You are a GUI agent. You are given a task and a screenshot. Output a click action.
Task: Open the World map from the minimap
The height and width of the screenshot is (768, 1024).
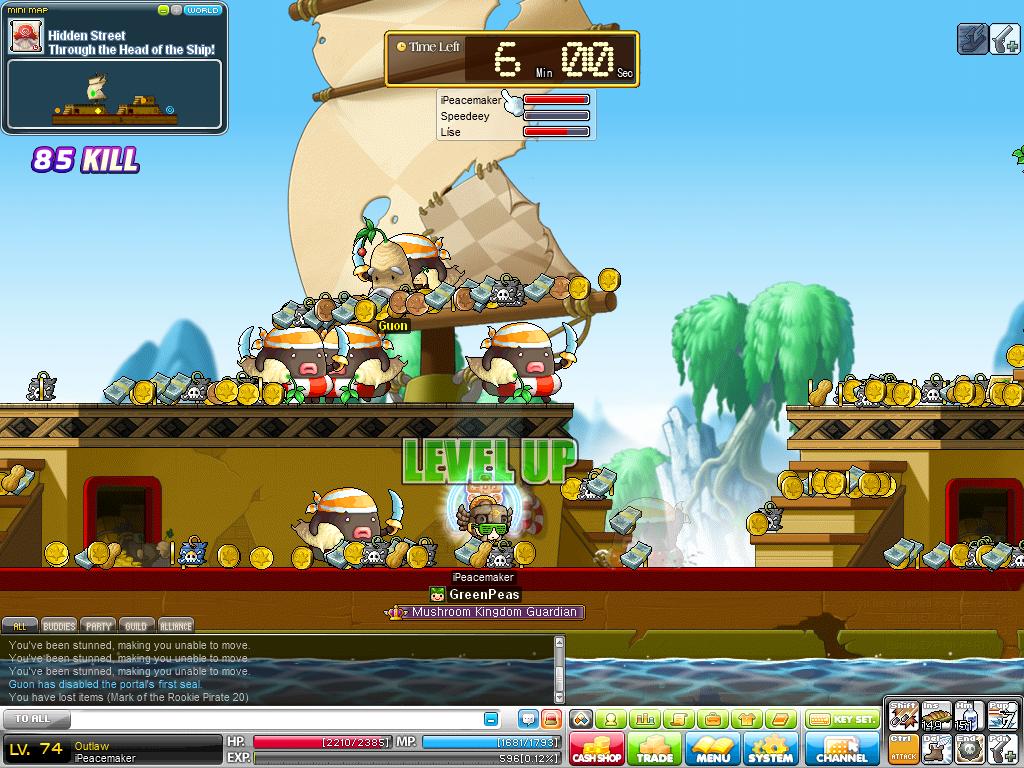click(x=203, y=10)
